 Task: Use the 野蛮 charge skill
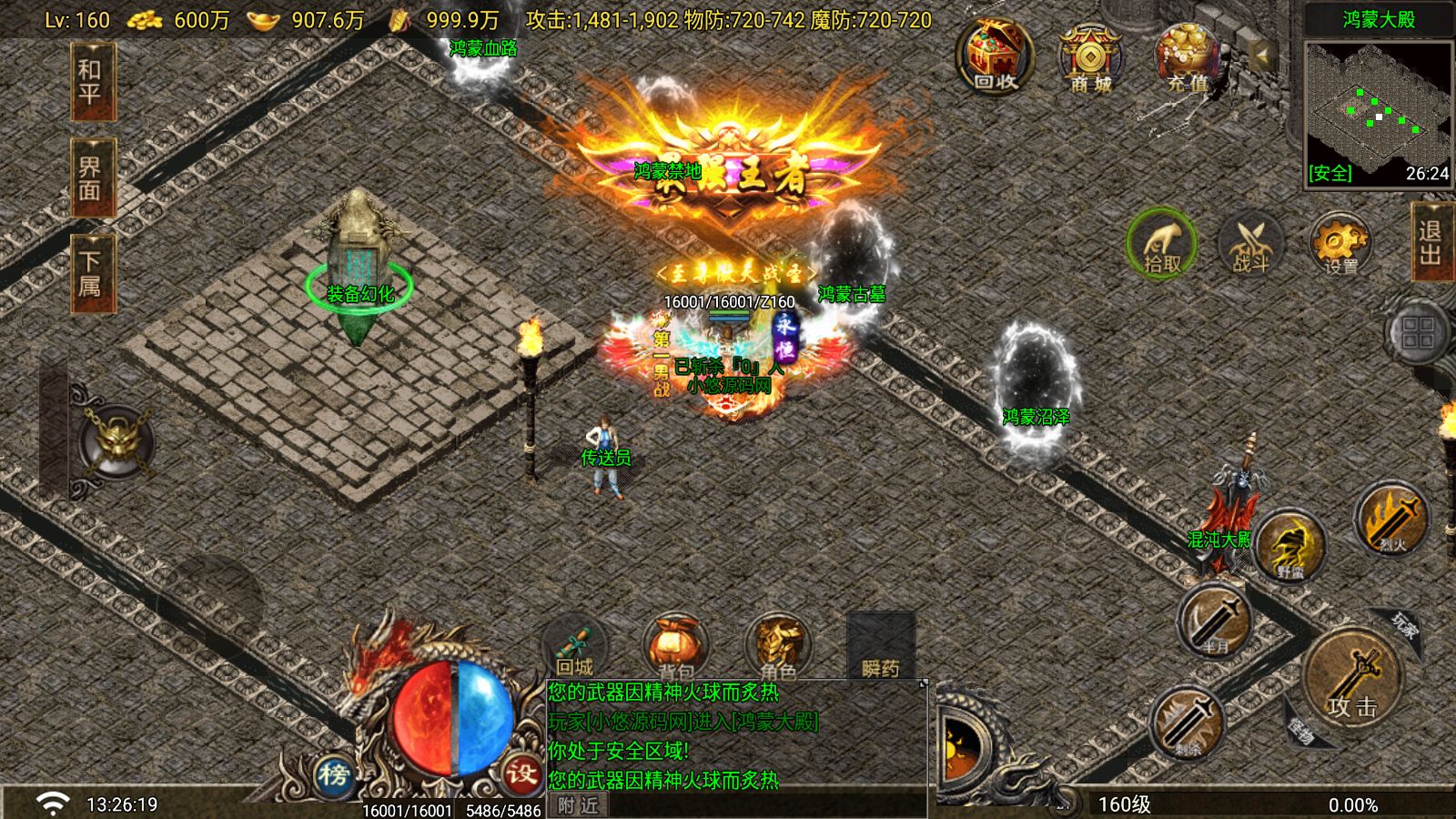1289,545
